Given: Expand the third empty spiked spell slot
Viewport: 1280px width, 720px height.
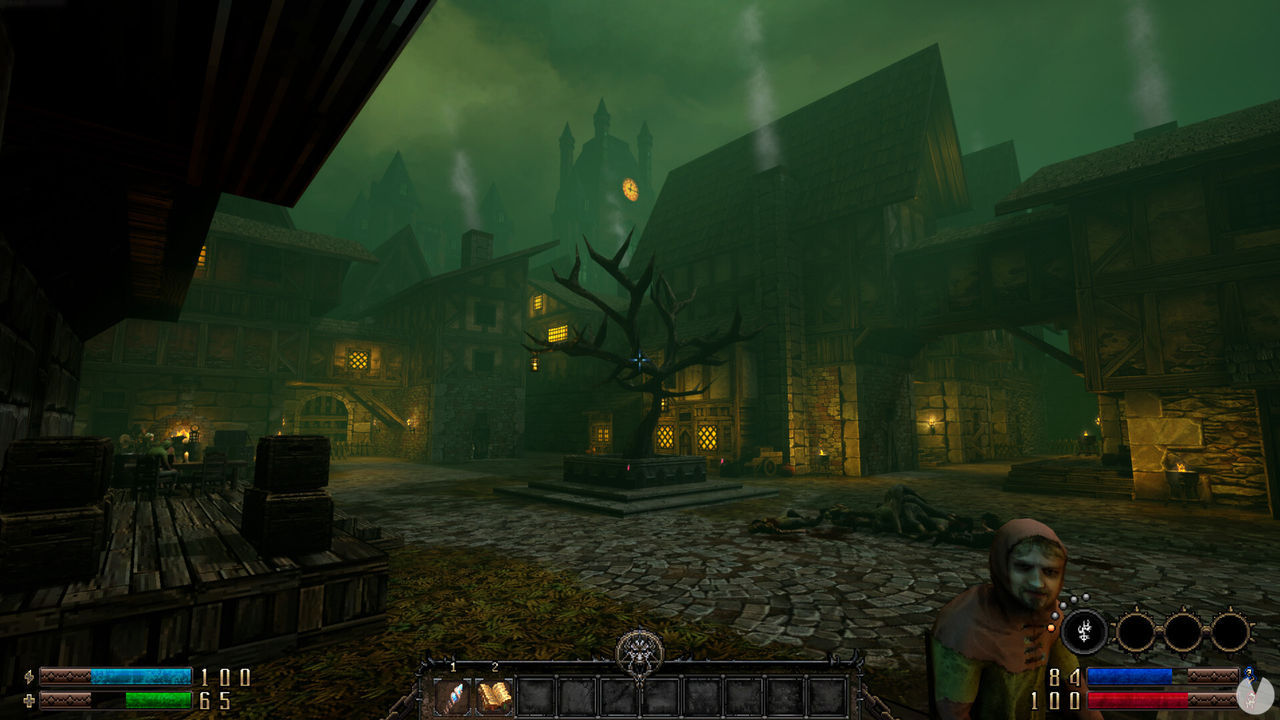Looking at the screenshot, I should 1230,630.
